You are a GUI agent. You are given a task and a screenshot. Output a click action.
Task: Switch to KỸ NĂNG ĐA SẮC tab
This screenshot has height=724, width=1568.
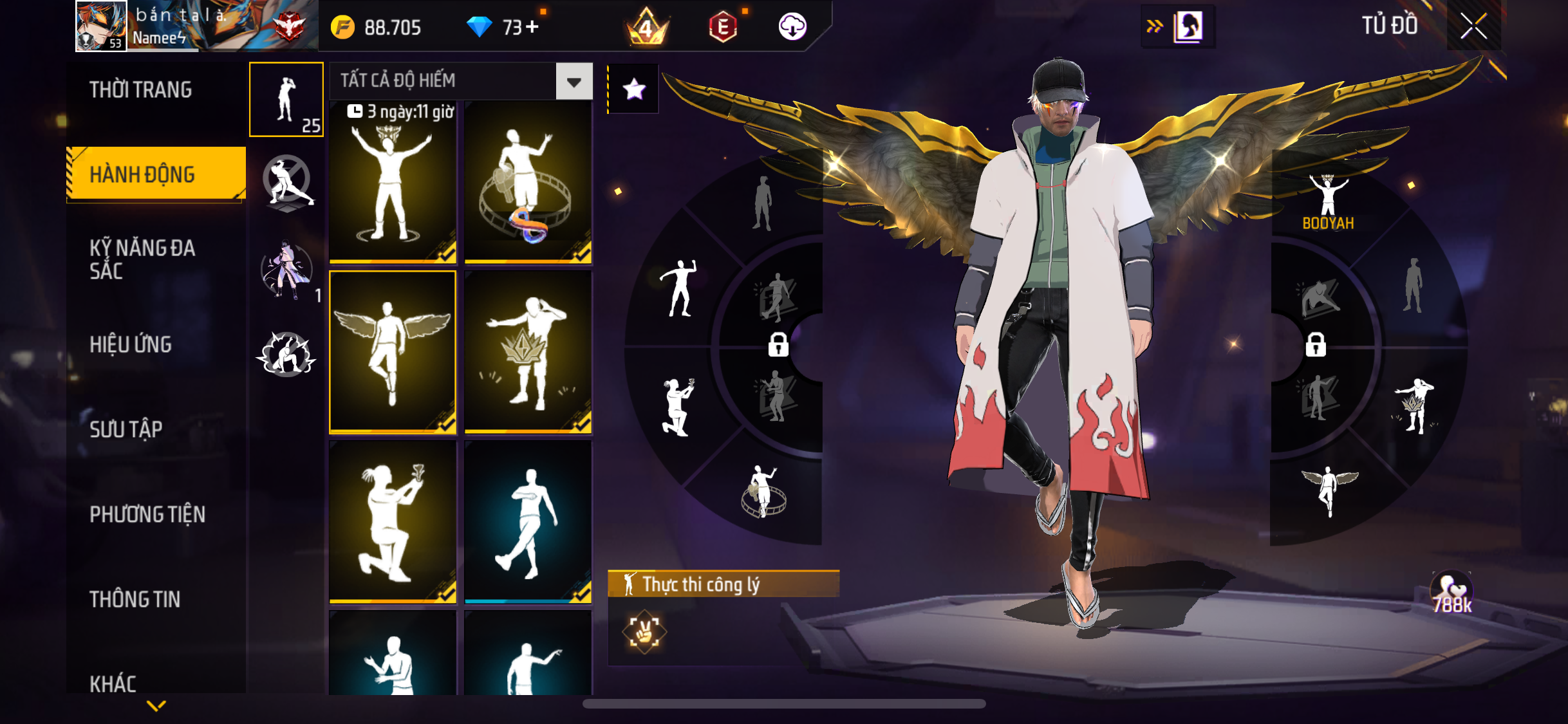click(x=142, y=259)
